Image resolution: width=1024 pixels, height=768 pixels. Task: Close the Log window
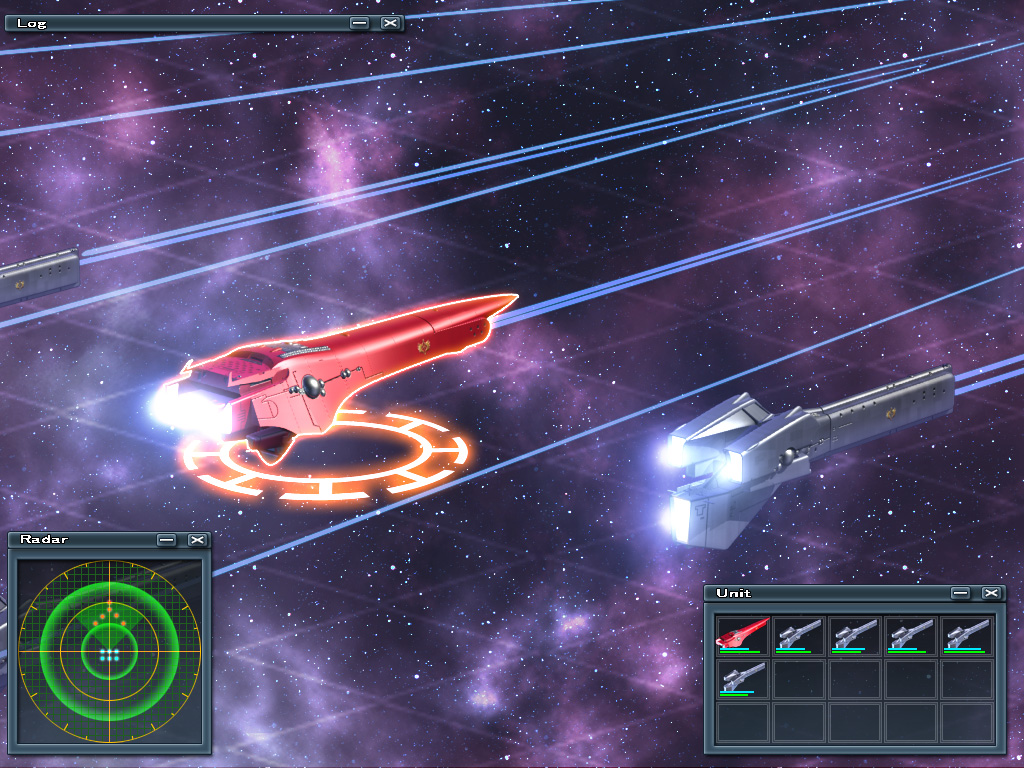(390, 22)
